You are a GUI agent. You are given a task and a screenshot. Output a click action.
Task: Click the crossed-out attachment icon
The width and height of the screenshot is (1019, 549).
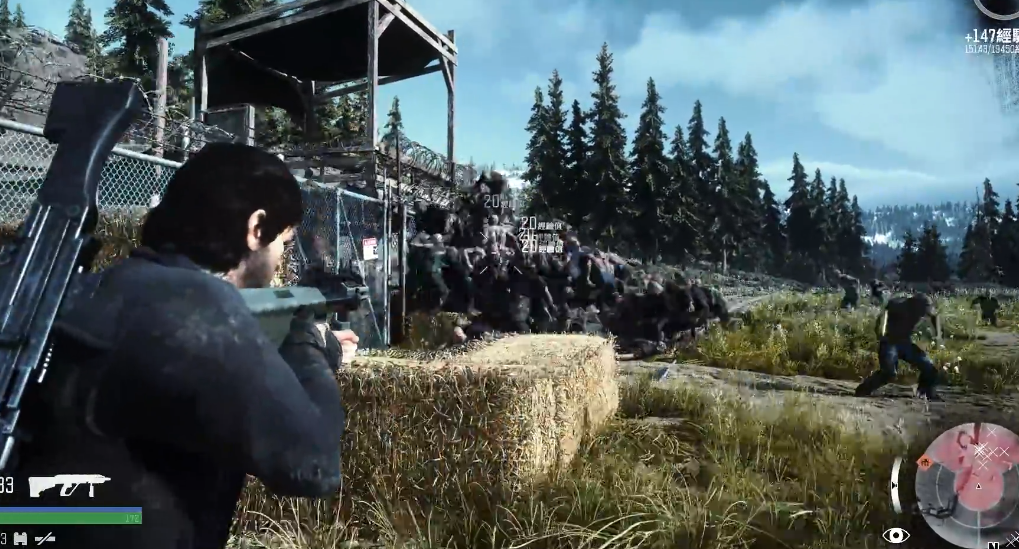pos(45,539)
